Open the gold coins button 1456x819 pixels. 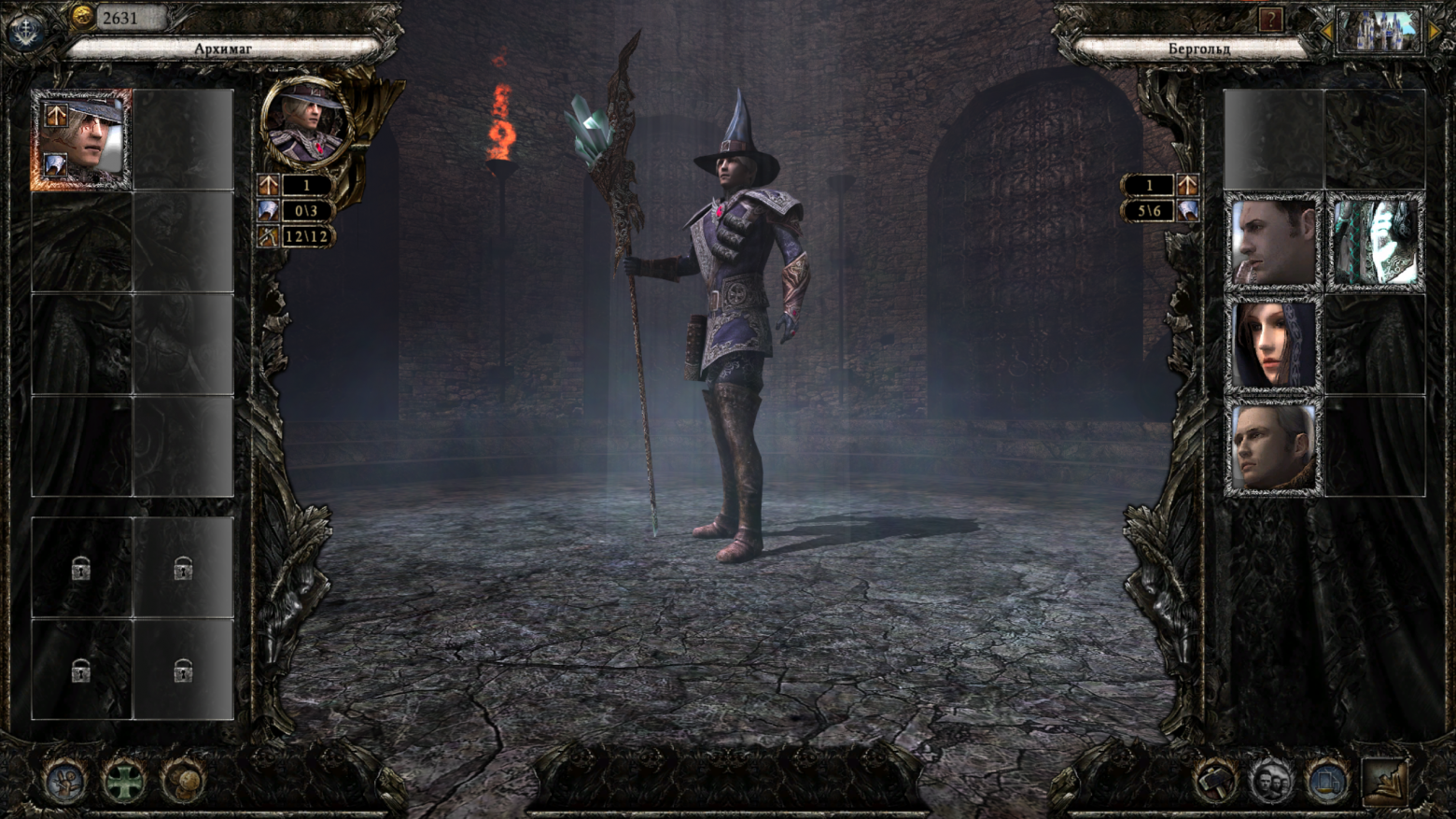click(184, 781)
